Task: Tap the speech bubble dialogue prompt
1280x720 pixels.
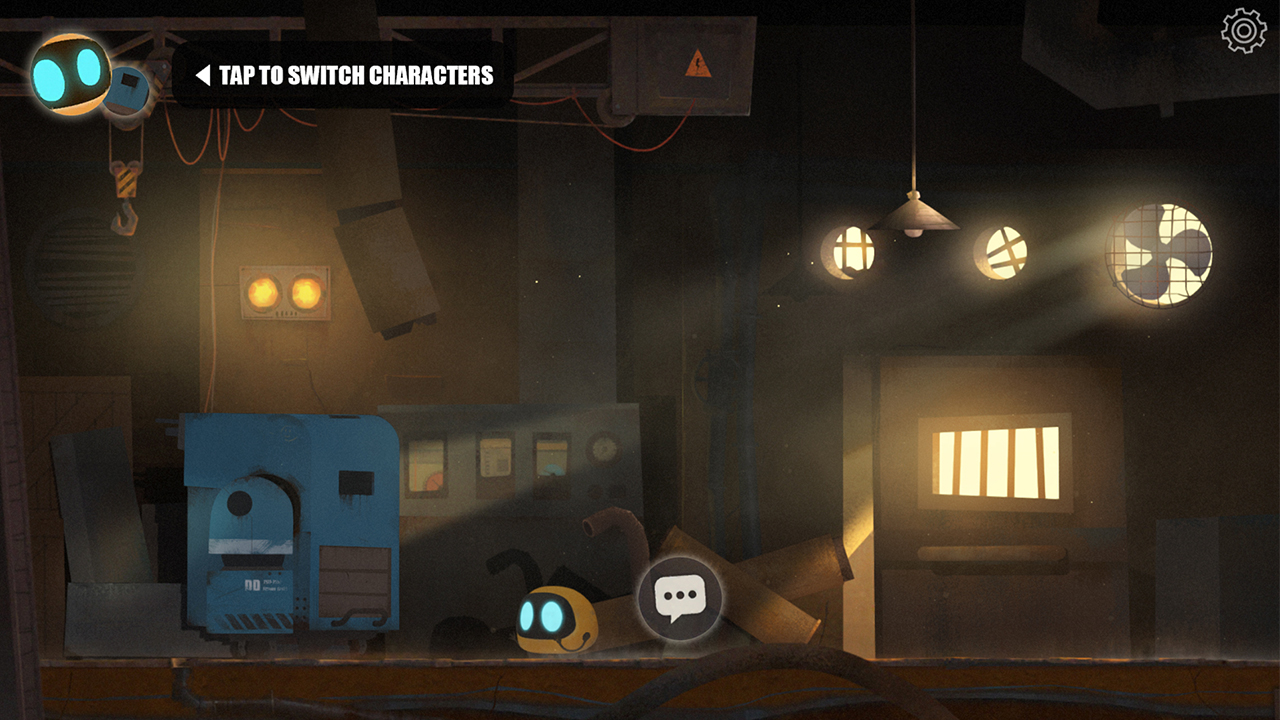Action: (680, 599)
